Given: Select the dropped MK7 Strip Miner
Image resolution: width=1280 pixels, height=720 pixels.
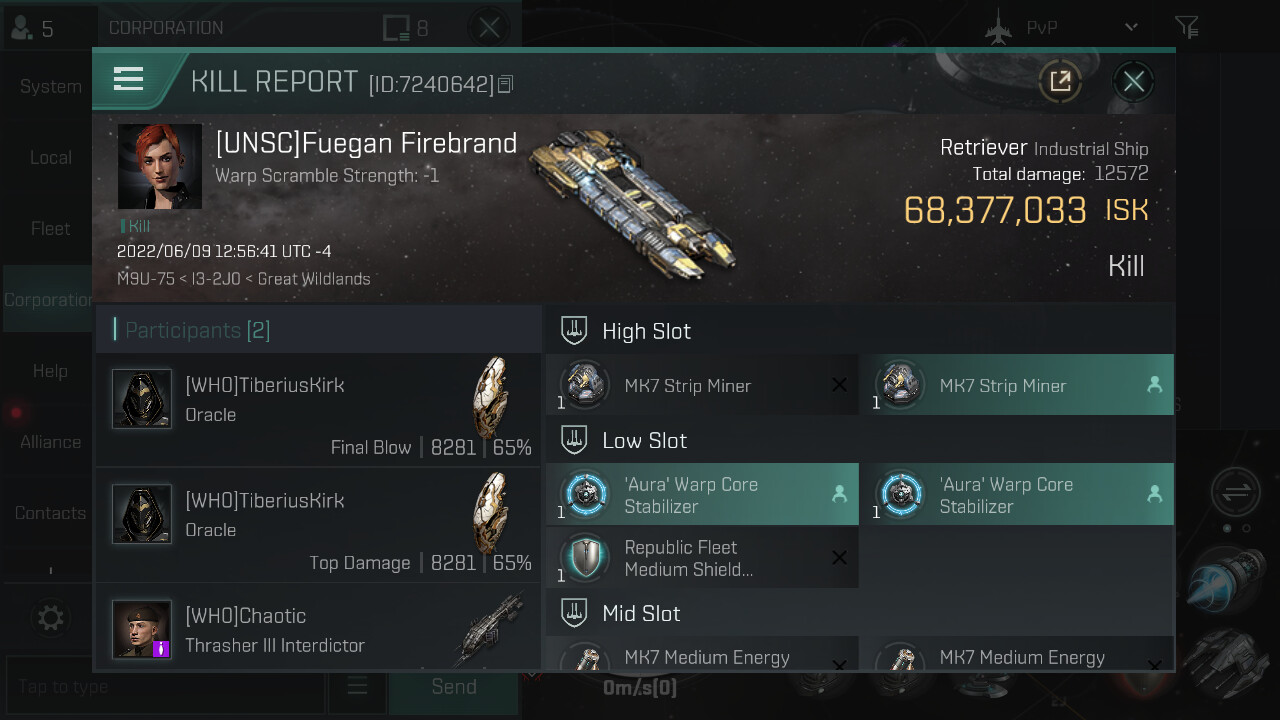Looking at the screenshot, I should click(1017, 386).
